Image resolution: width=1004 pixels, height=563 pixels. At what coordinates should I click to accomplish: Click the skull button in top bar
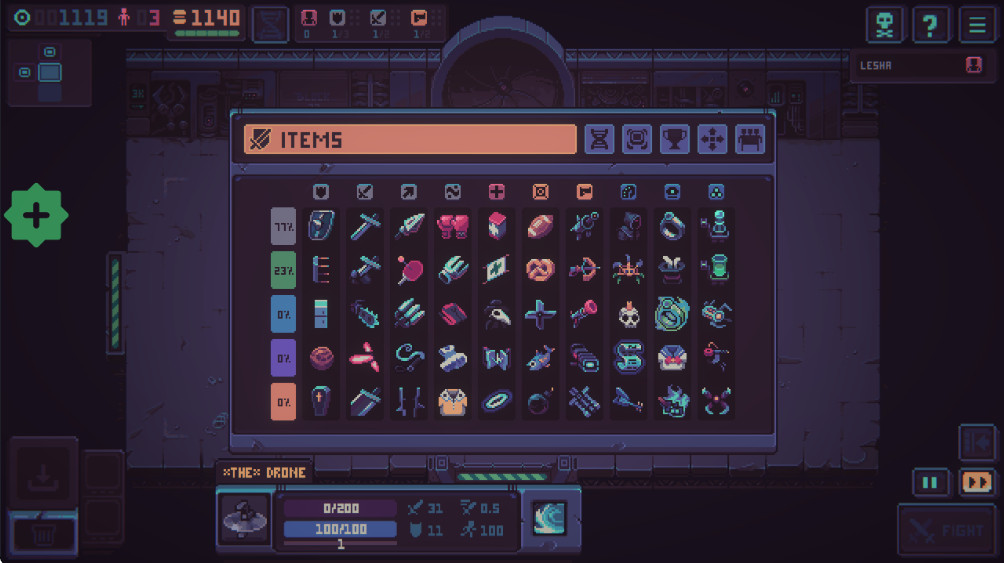(885, 24)
